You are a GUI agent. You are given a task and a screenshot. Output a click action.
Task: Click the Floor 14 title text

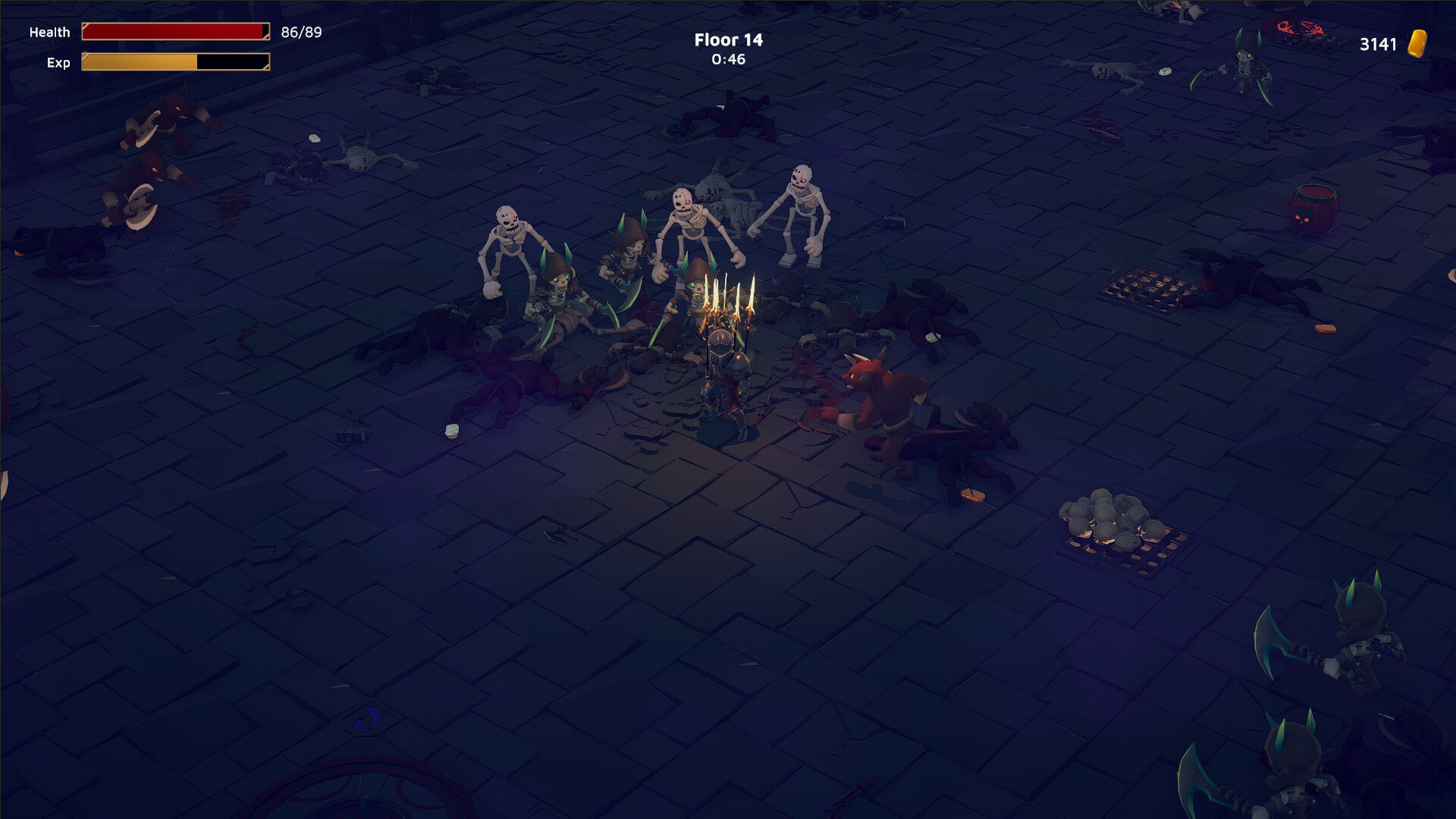[x=727, y=39]
